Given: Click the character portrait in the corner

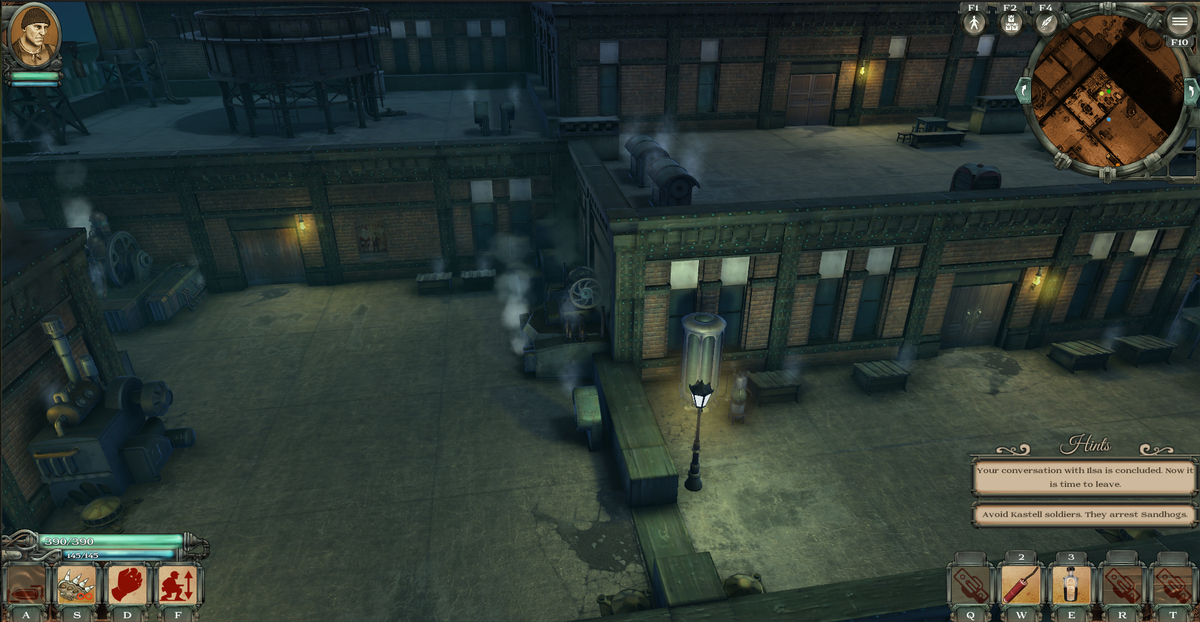Looking at the screenshot, I should pyautogui.click(x=34, y=34).
